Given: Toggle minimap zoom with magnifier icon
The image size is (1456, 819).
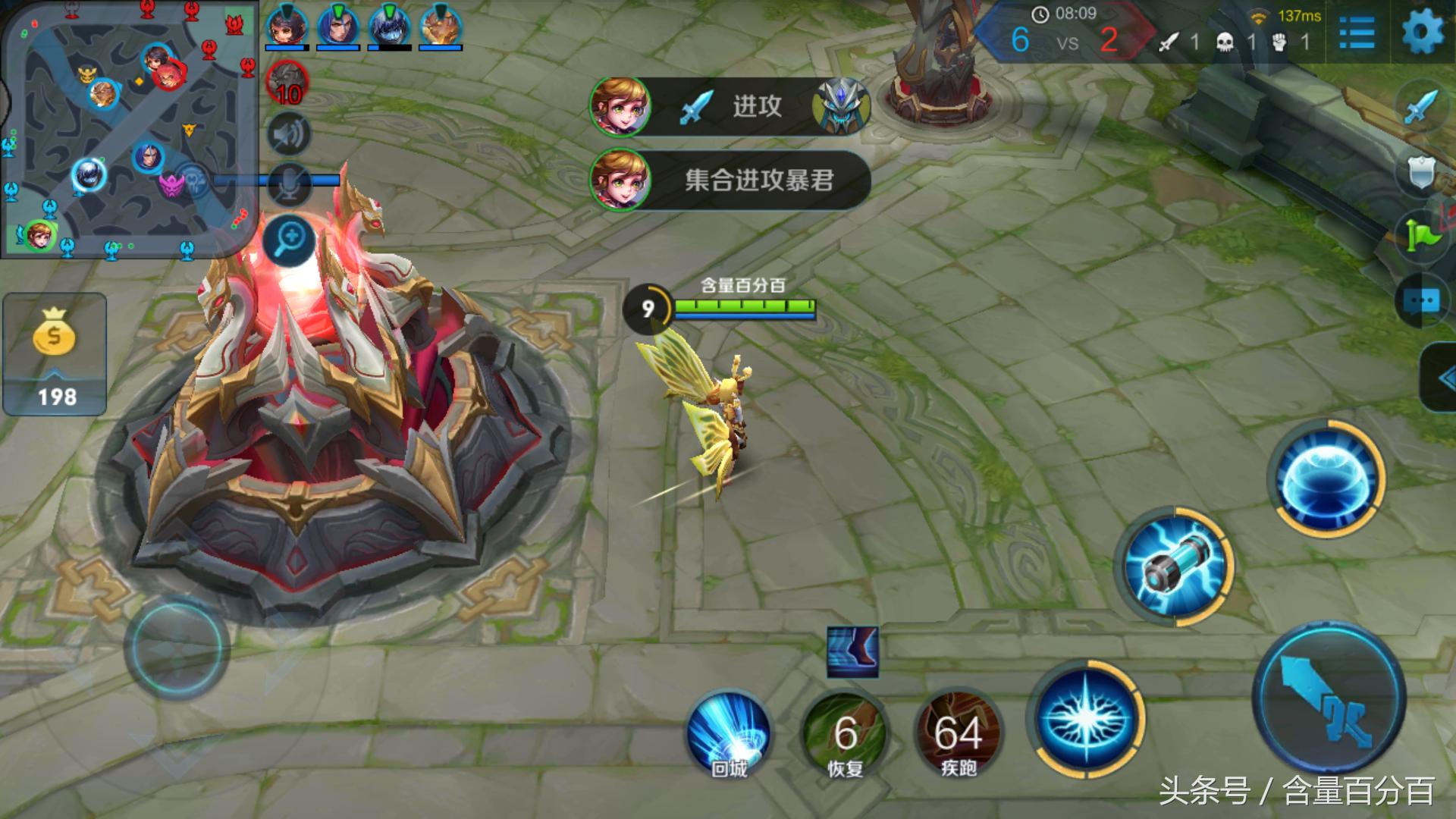Looking at the screenshot, I should [x=288, y=239].
